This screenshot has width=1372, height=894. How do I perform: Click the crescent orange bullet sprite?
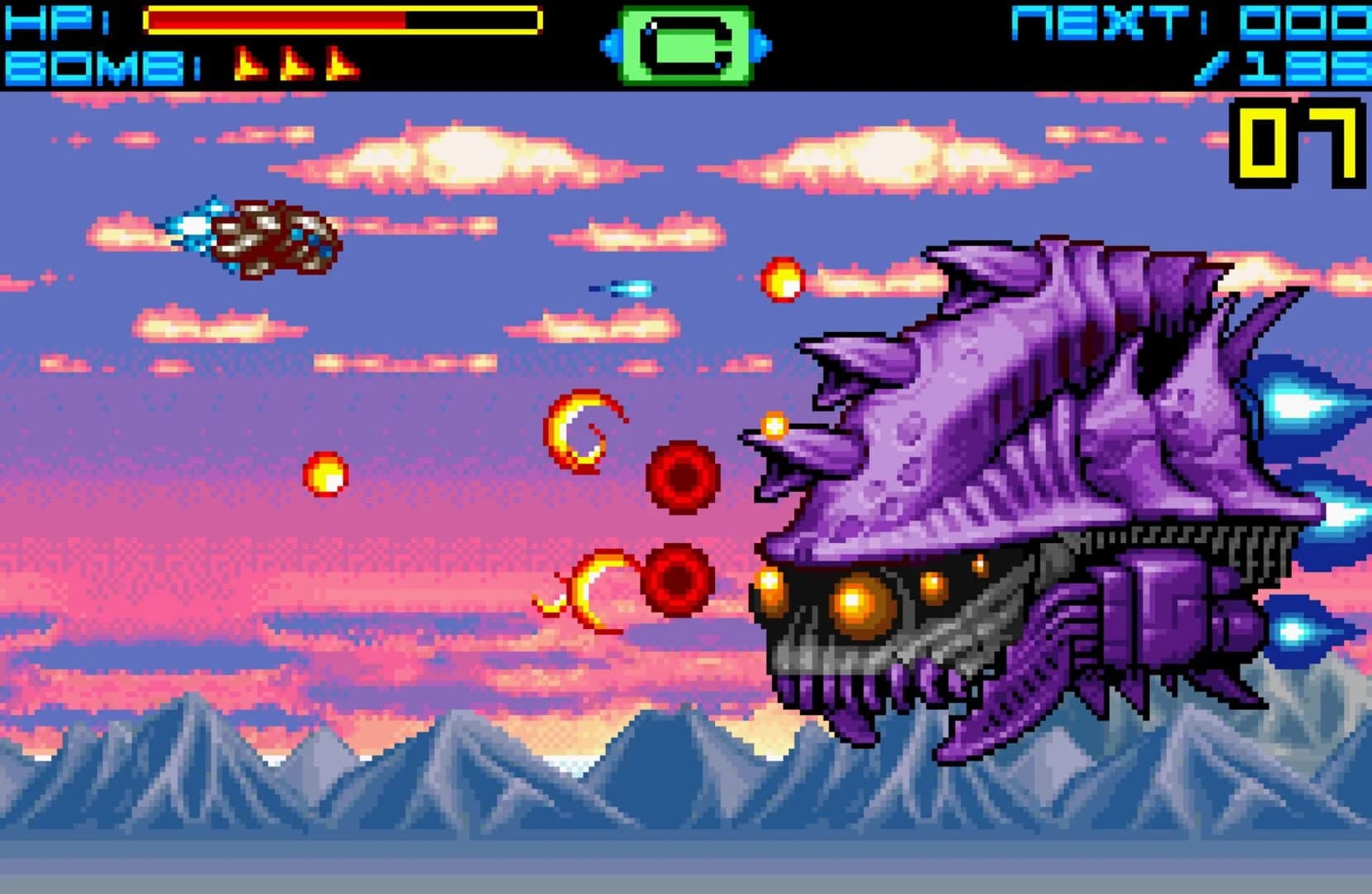click(x=579, y=430)
